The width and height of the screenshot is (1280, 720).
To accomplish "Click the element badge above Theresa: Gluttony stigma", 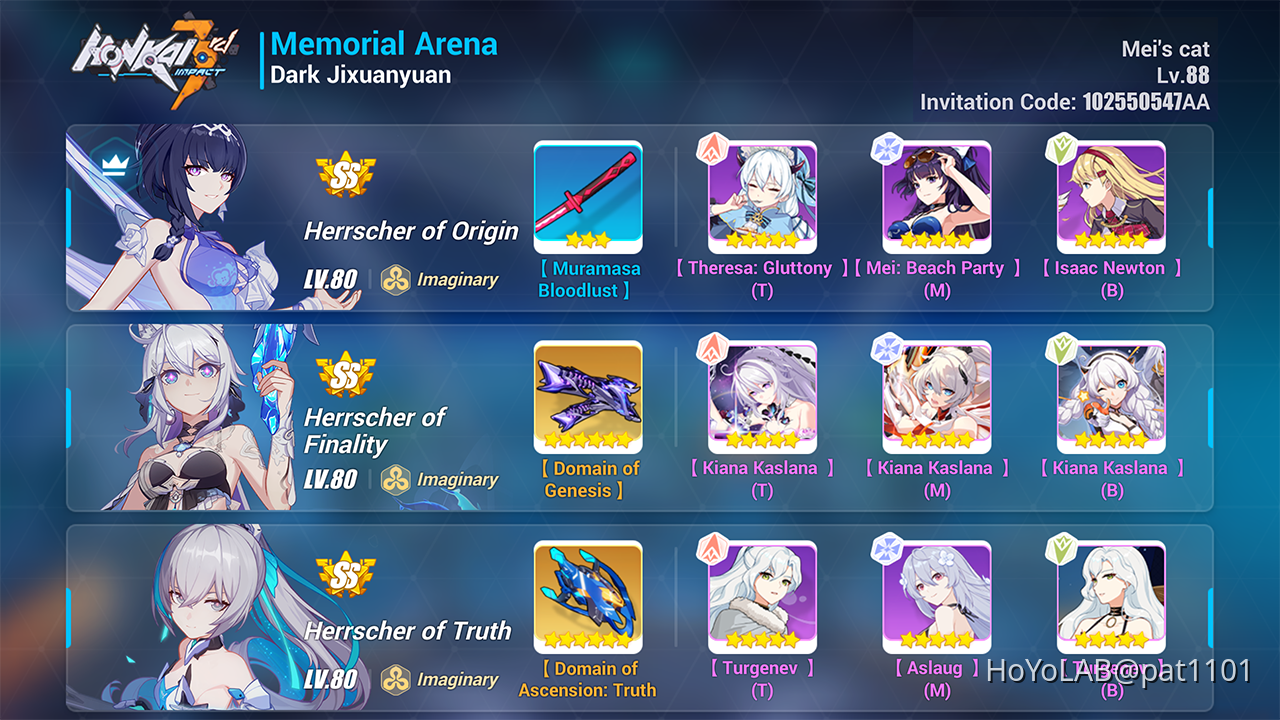I will coord(713,148).
